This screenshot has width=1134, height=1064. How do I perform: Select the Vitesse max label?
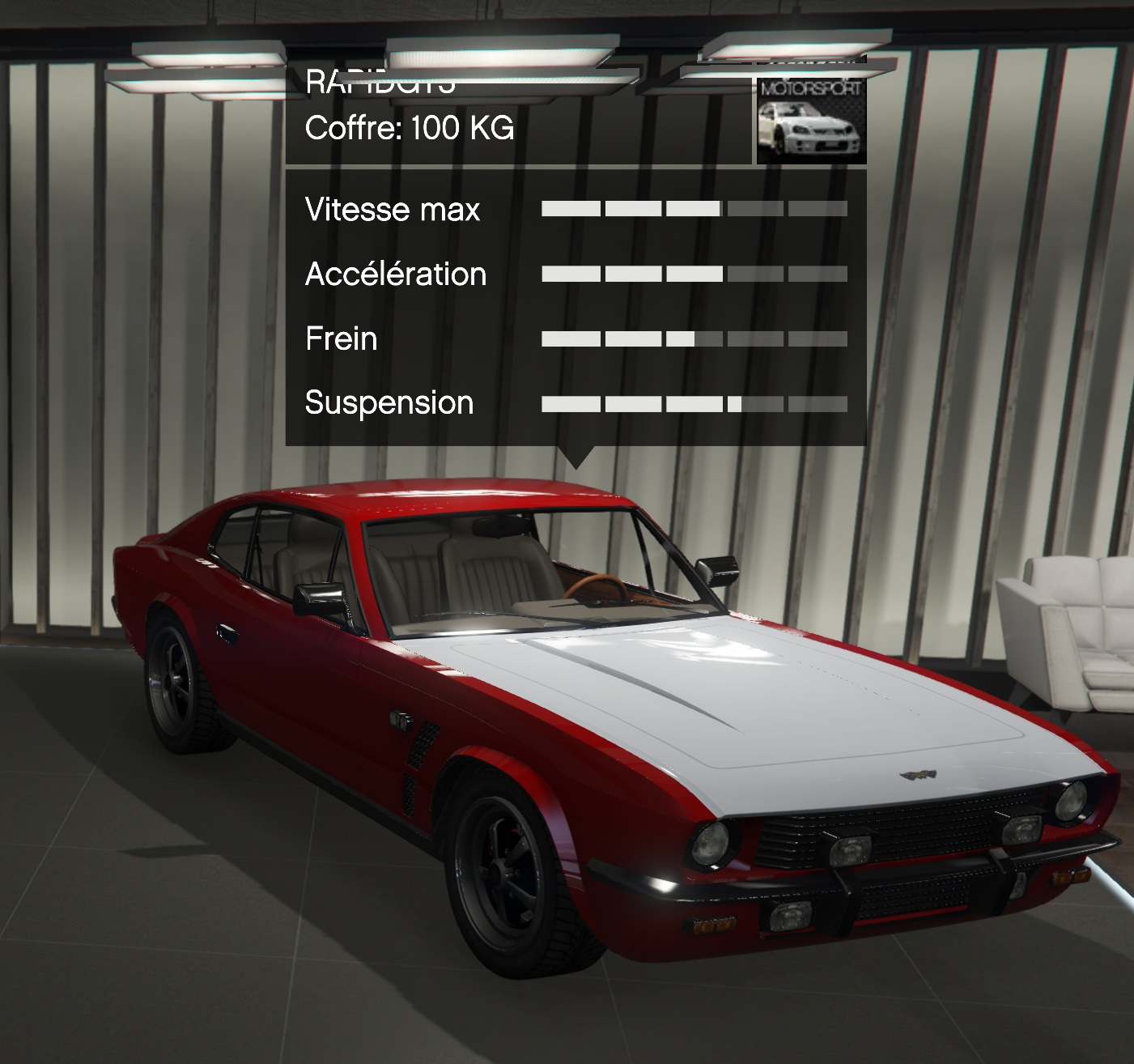(x=391, y=209)
